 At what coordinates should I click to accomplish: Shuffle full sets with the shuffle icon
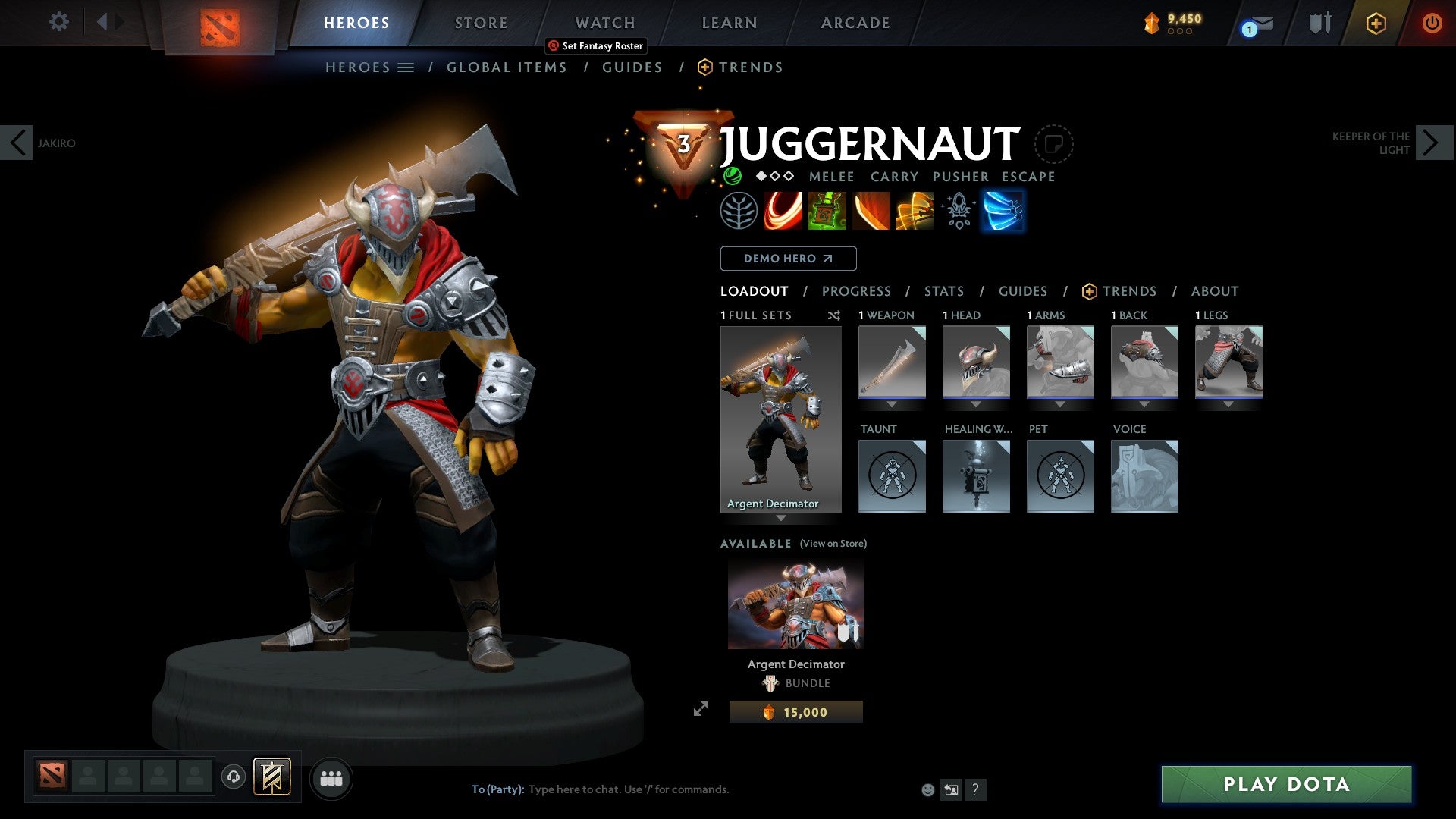pos(834,315)
